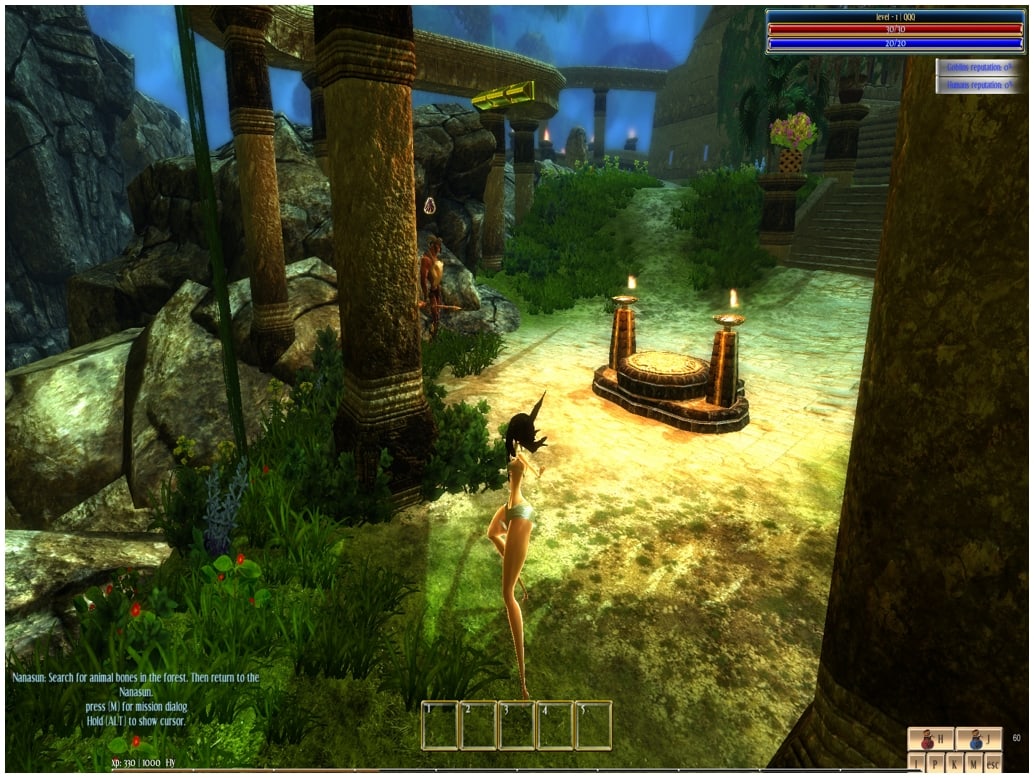
Task: Use the blue mana potion button
Action: click(978, 740)
